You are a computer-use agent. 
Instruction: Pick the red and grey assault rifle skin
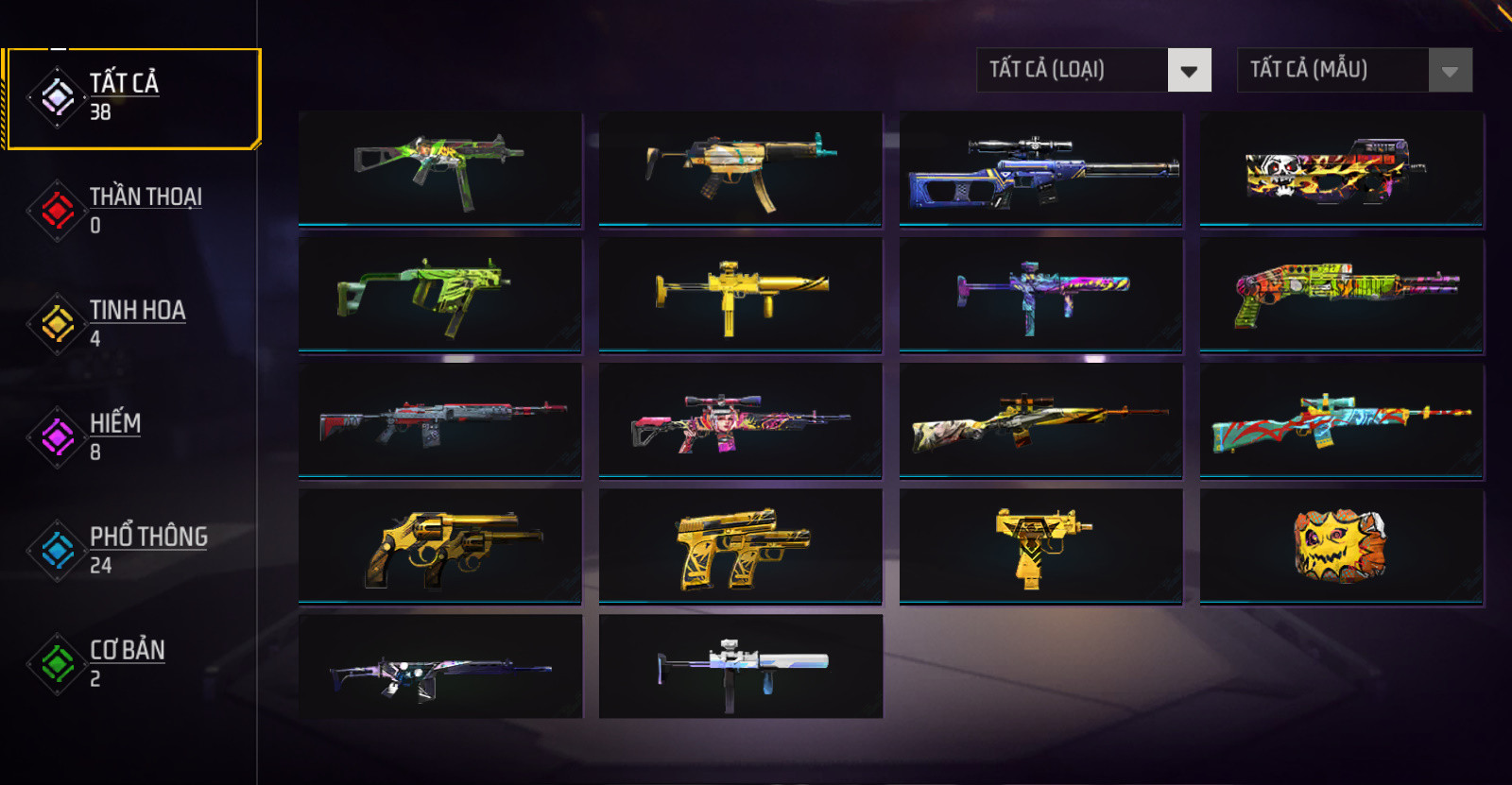click(x=439, y=420)
